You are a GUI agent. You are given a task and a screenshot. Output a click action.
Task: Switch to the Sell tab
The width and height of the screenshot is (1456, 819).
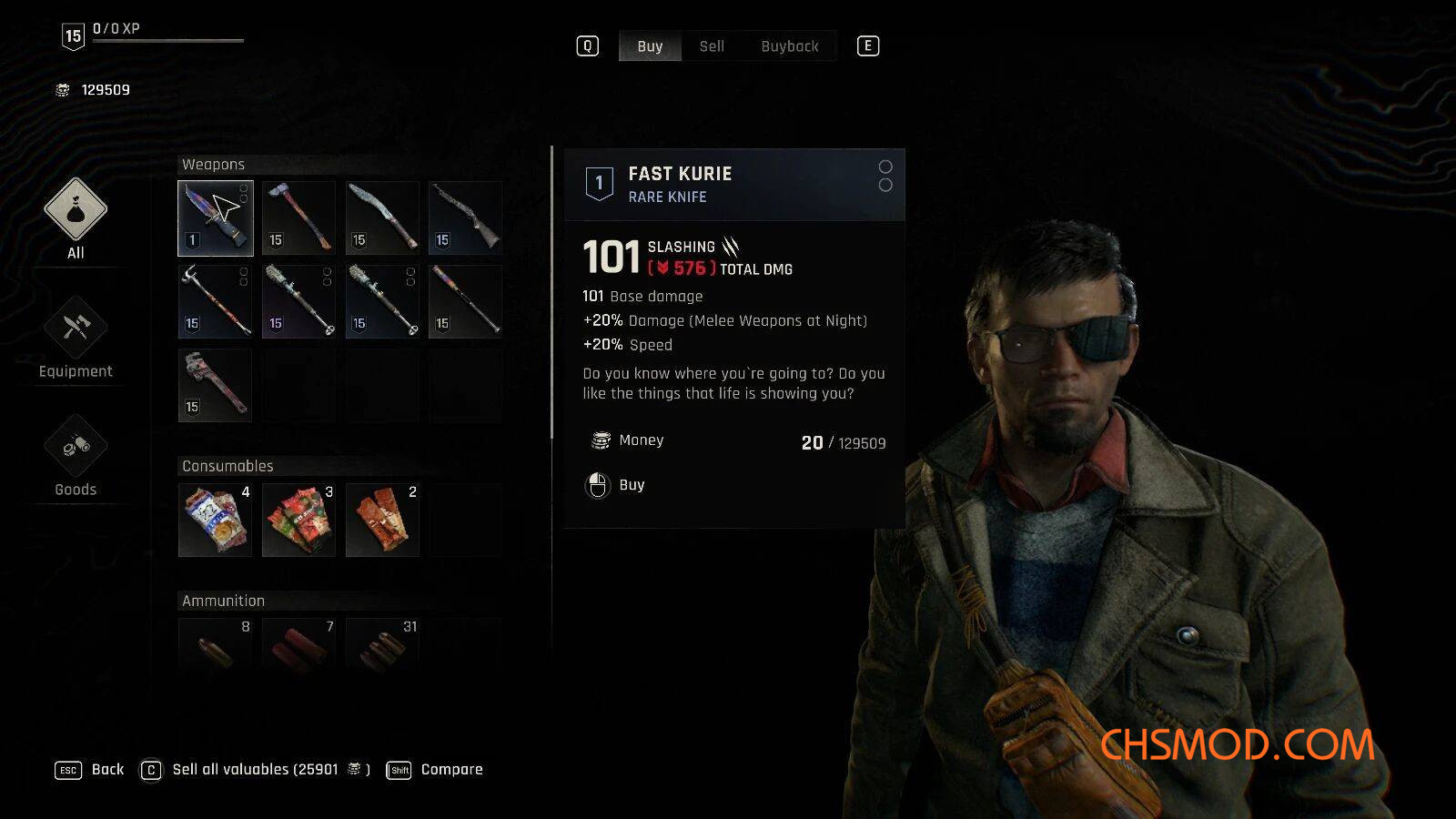pos(712,46)
